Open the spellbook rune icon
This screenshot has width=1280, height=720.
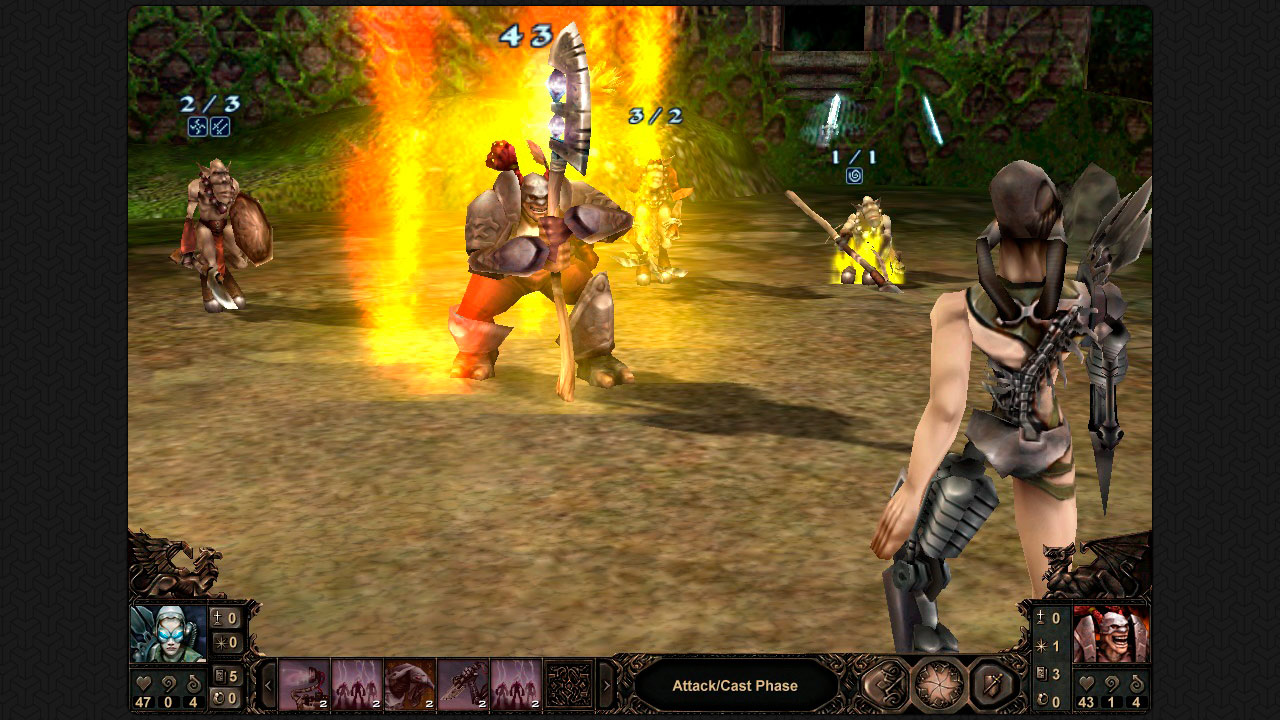885,684
